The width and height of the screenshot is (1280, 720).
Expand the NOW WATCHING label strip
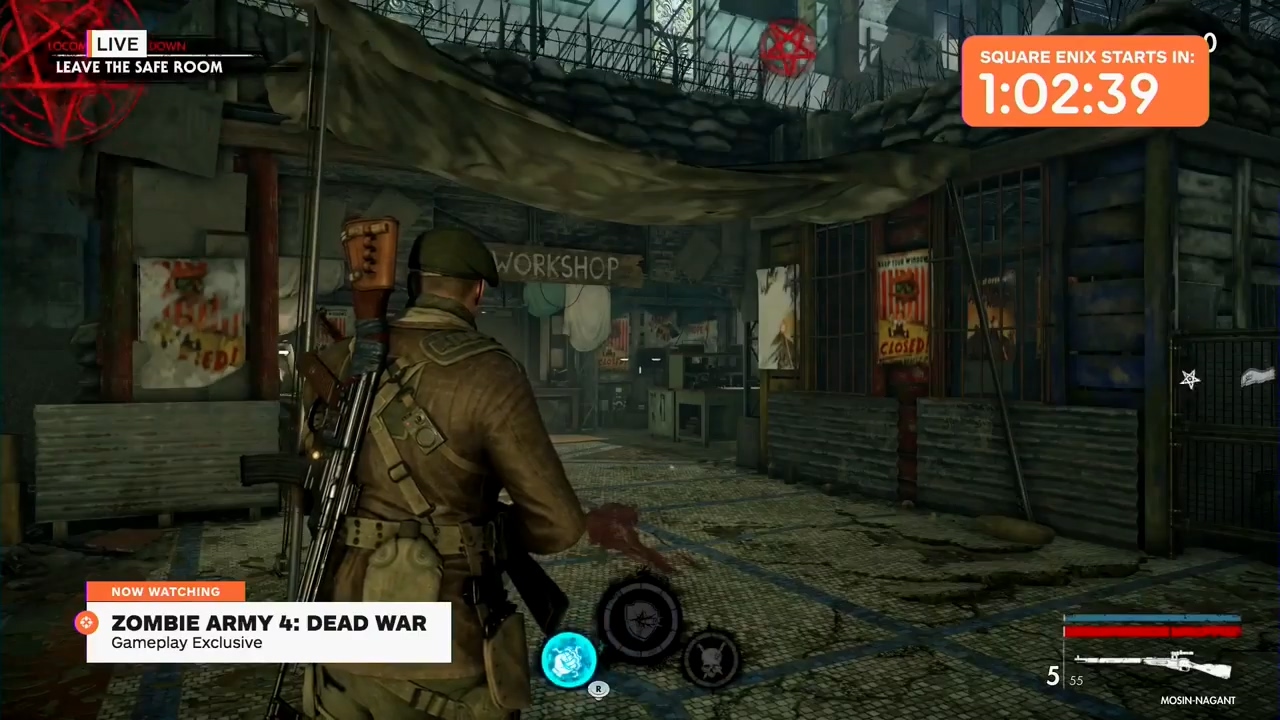pyautogui.click(x=165, y=591)
